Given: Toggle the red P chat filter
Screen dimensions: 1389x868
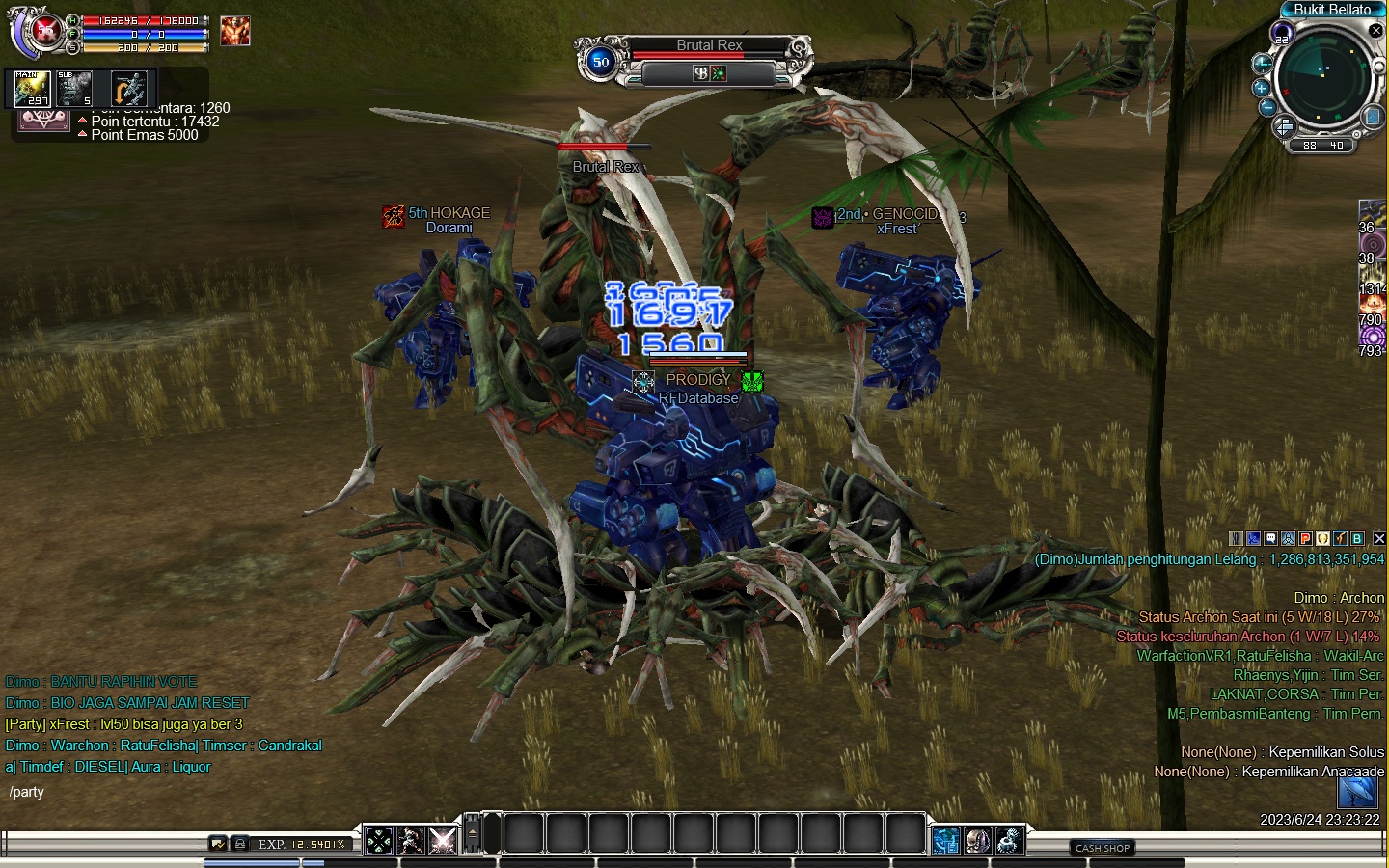Looking at the screenshot, I should coord(1305,539).
